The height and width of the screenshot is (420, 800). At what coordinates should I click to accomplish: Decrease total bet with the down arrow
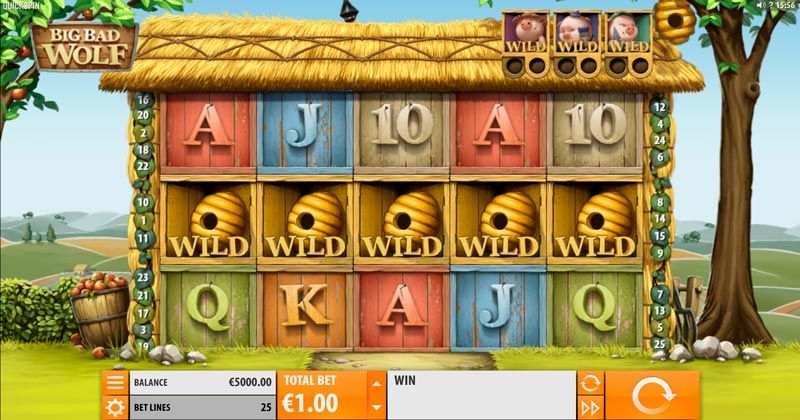click(376, 407)
